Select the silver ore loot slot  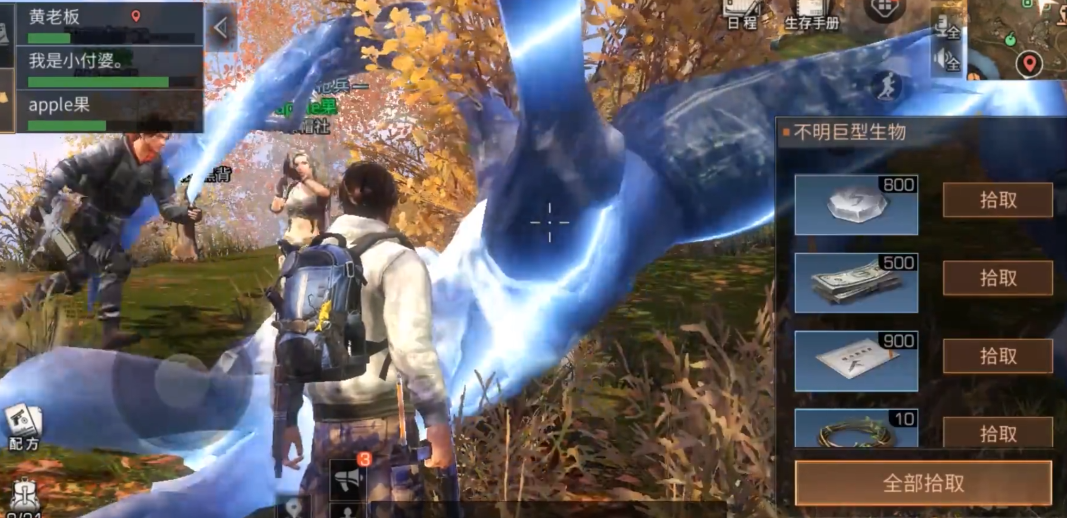click(x=856, y=204)
